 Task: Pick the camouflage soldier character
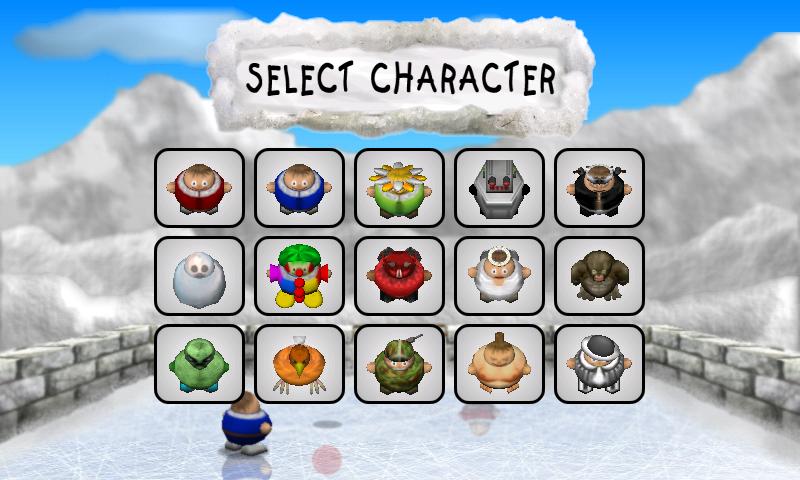click(x=399, y=364)
